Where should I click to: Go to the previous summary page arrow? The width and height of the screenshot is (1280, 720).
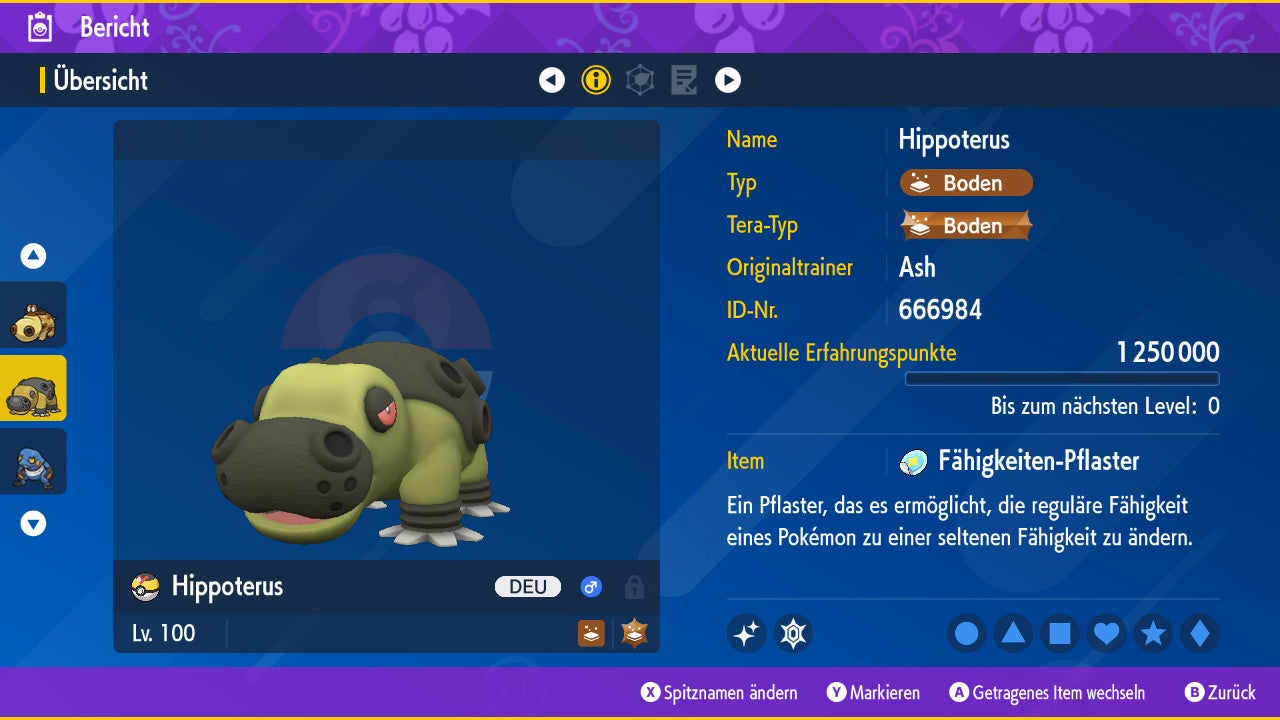point(552,80)
